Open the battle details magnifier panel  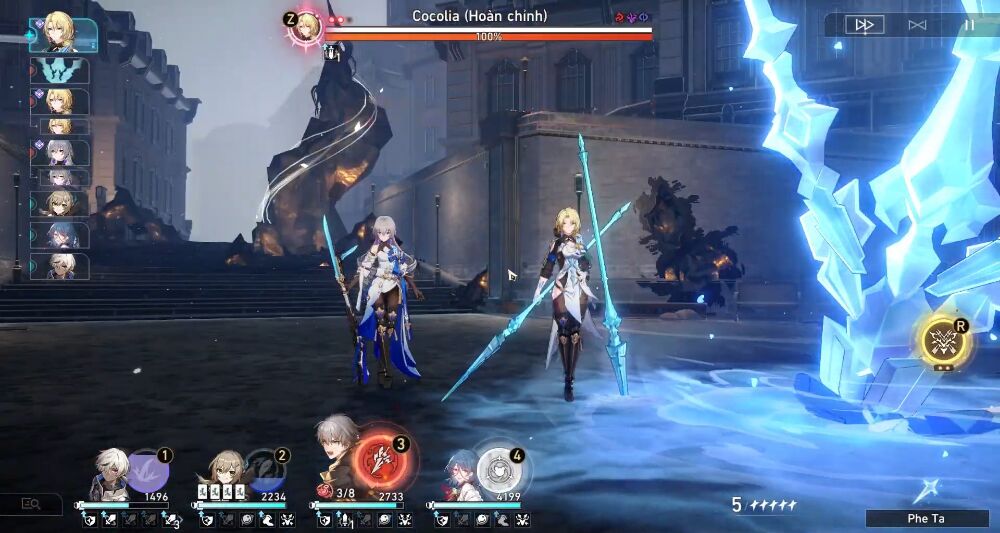pos(30,505)
